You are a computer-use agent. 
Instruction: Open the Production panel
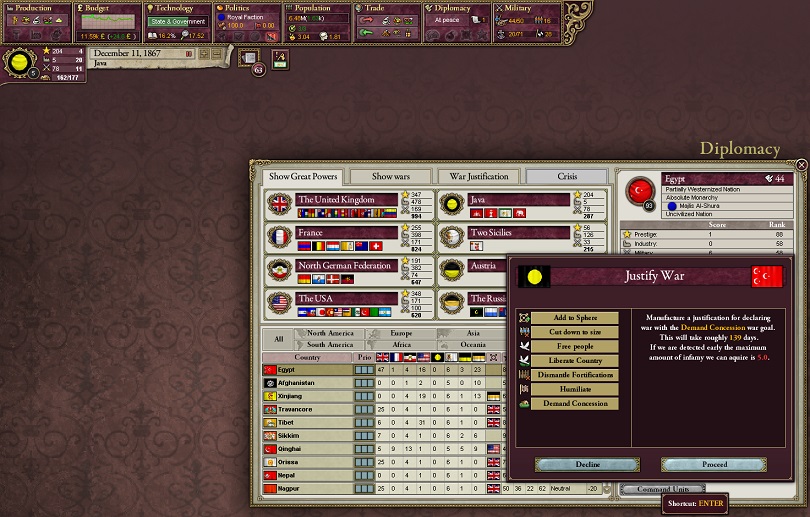[35, 22]
